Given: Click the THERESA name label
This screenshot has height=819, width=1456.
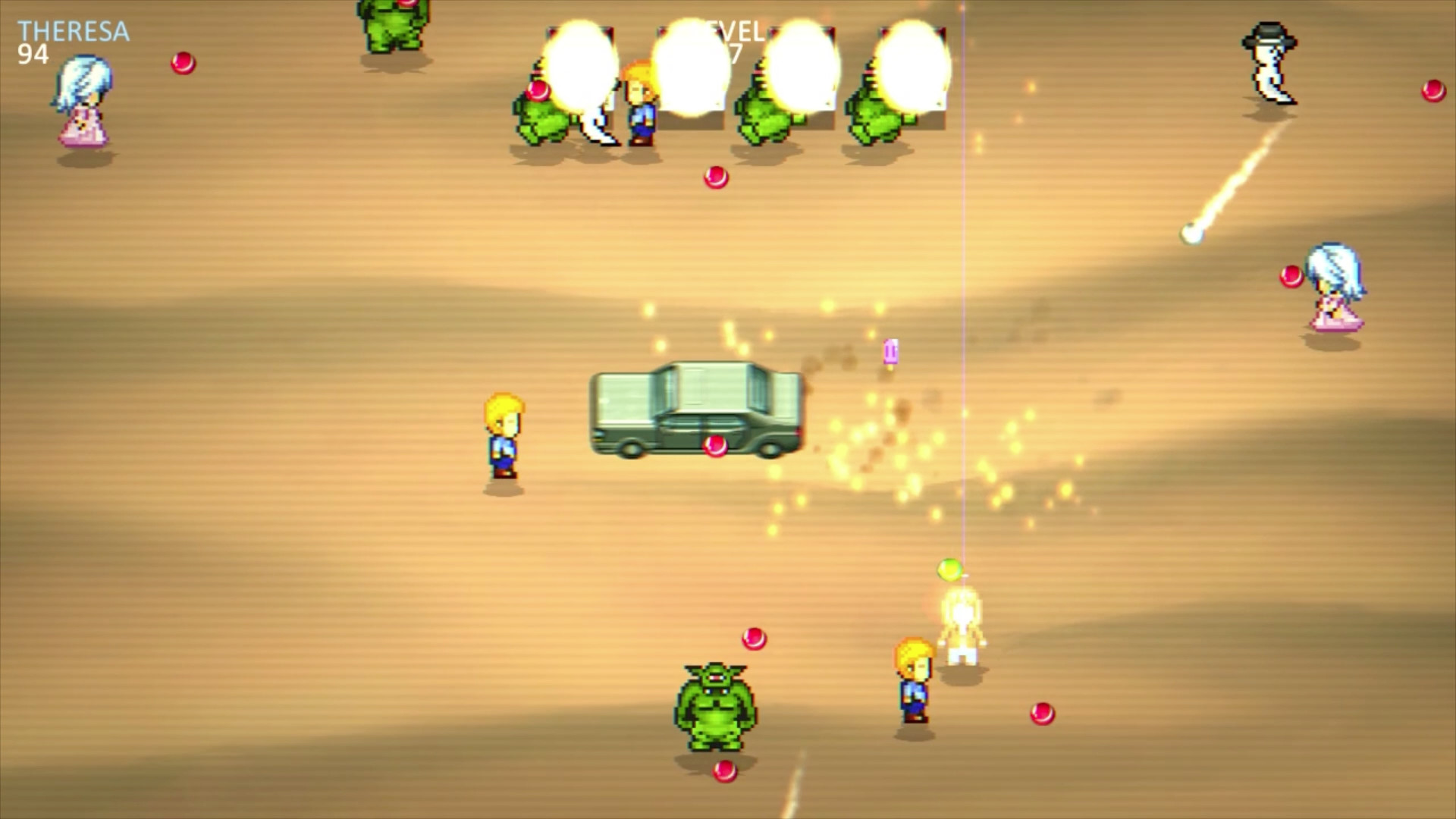Looking at the screenshot, I should pos(72,29).
